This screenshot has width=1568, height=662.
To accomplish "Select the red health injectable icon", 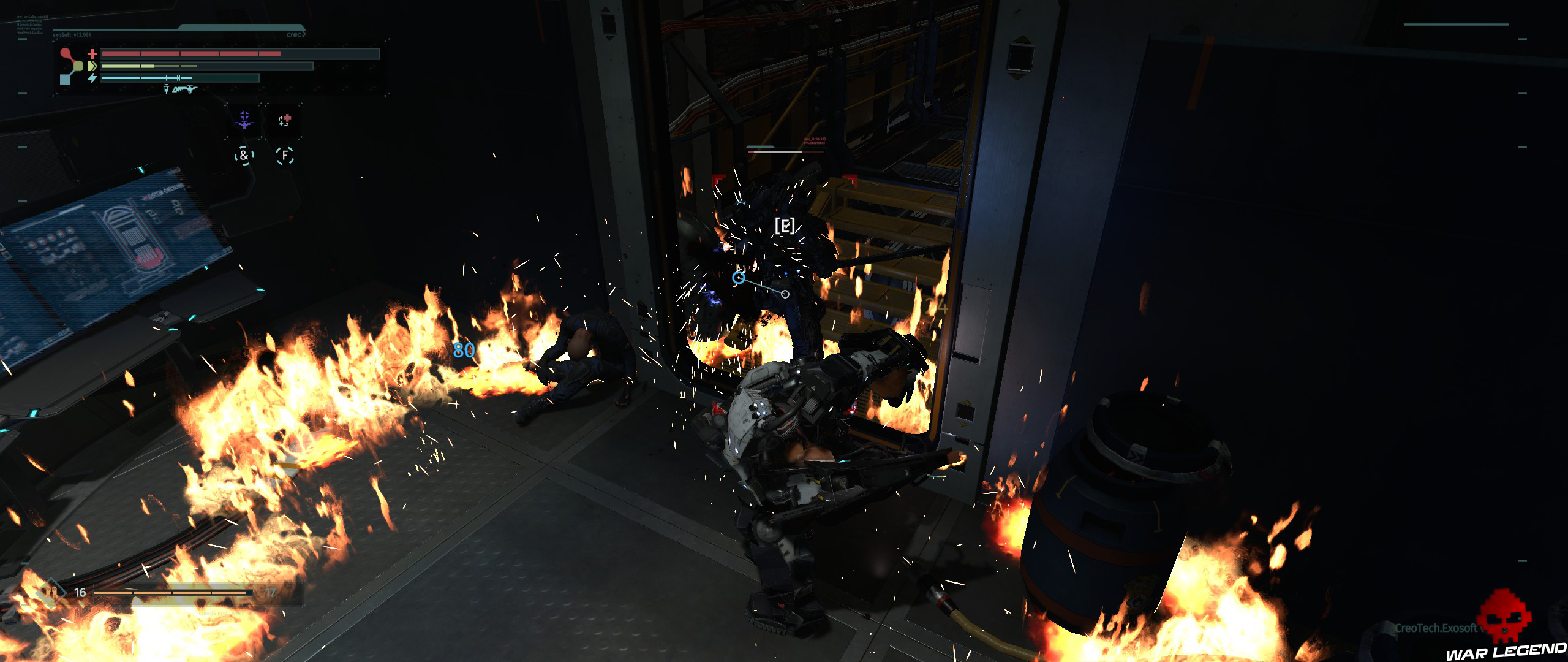I will click(x=285, y=121).
